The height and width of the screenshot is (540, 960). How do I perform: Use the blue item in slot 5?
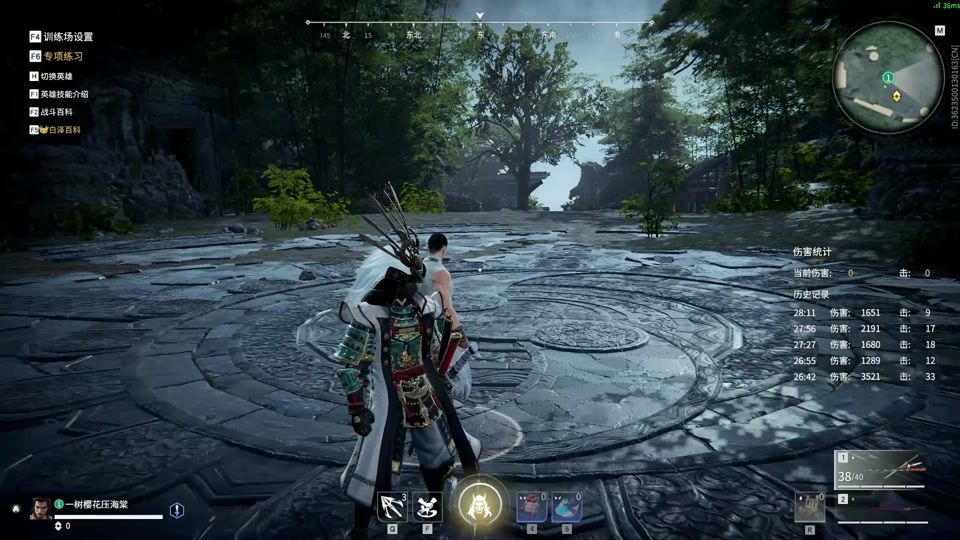pos(566,506)
